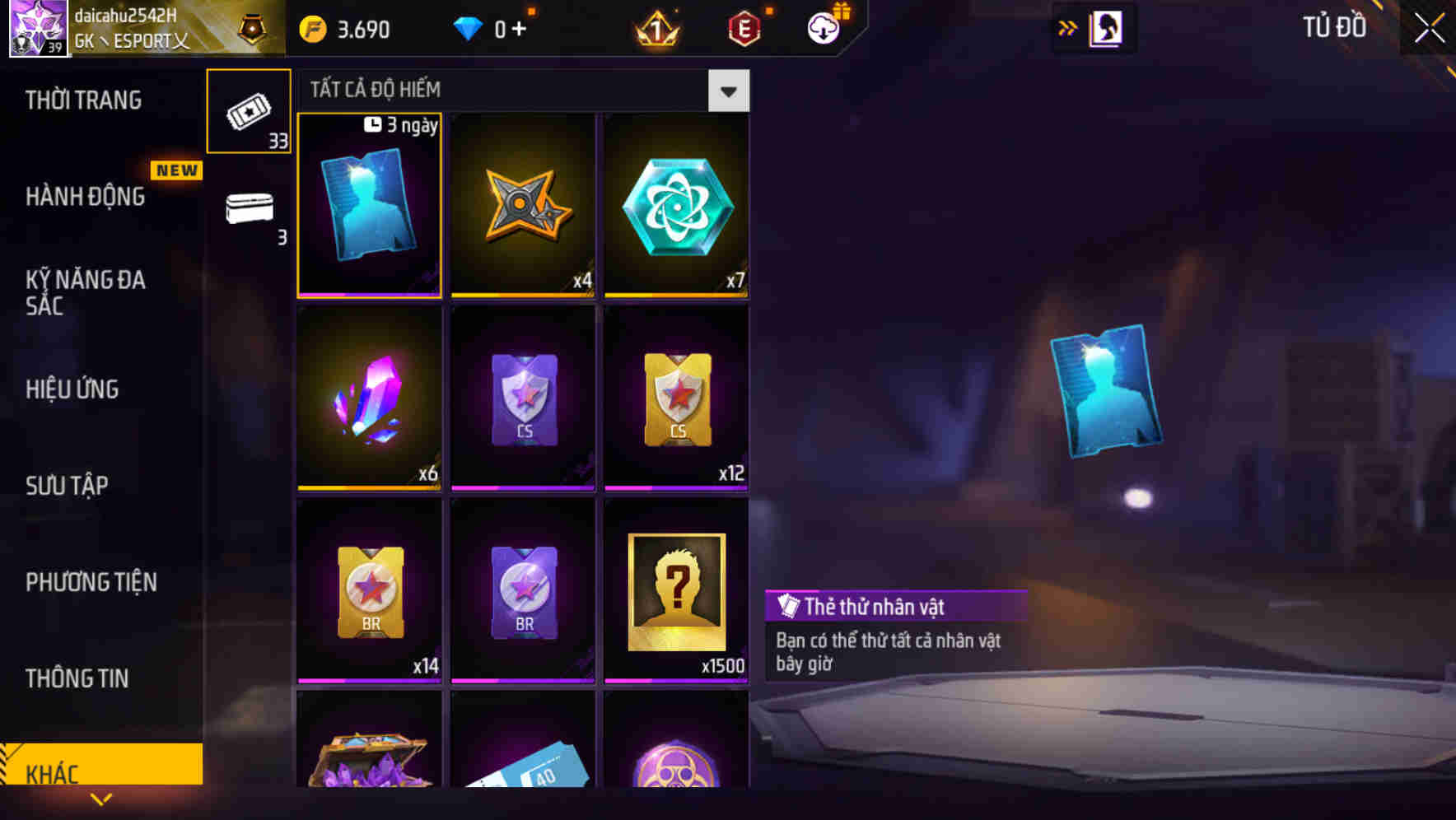Click the purple progress bar under the trial card
This screenshot has width=1456, height=820.
tap(369, 293)
